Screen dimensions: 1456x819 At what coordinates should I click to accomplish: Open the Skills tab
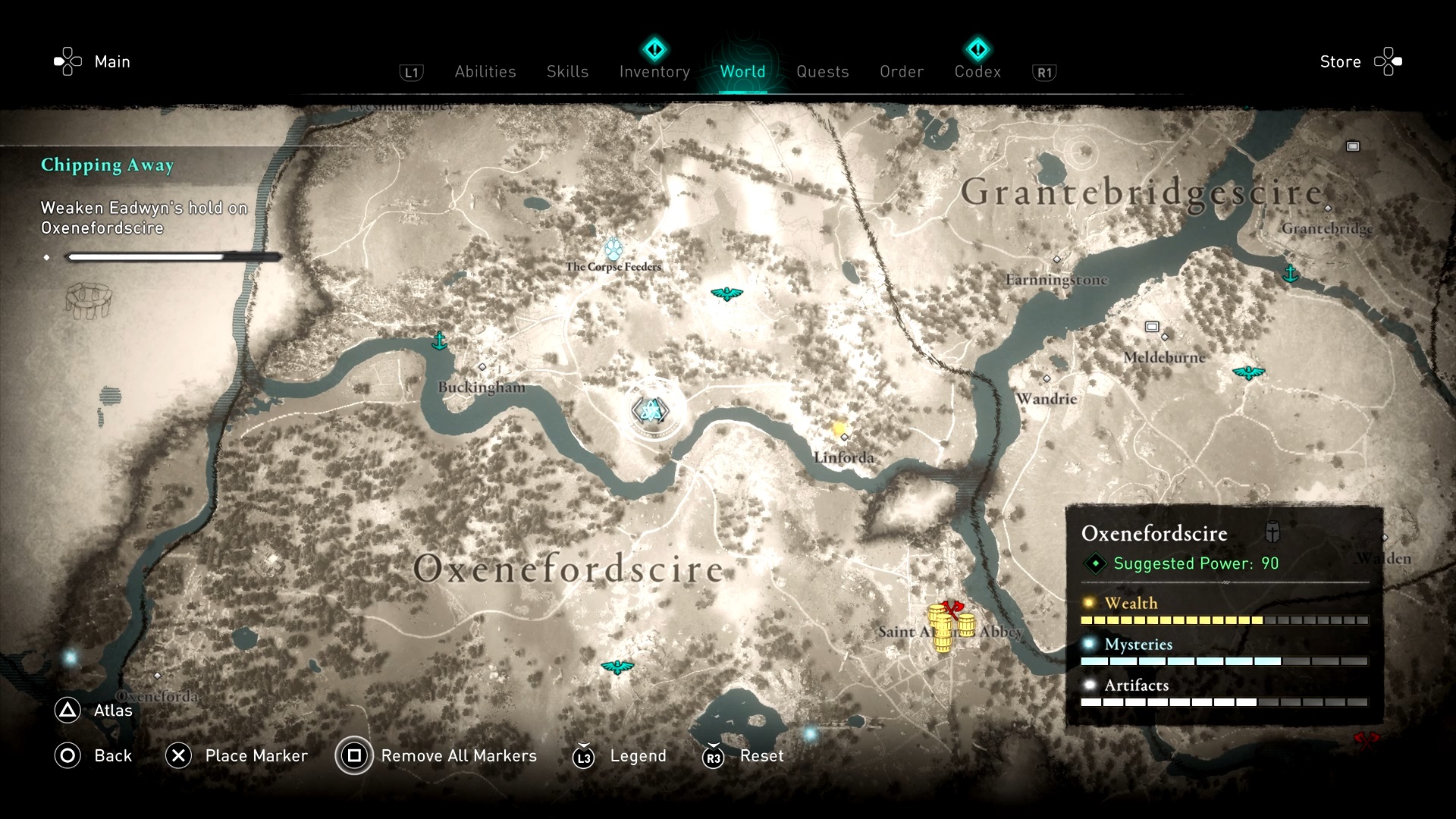[x=567, y=71]
